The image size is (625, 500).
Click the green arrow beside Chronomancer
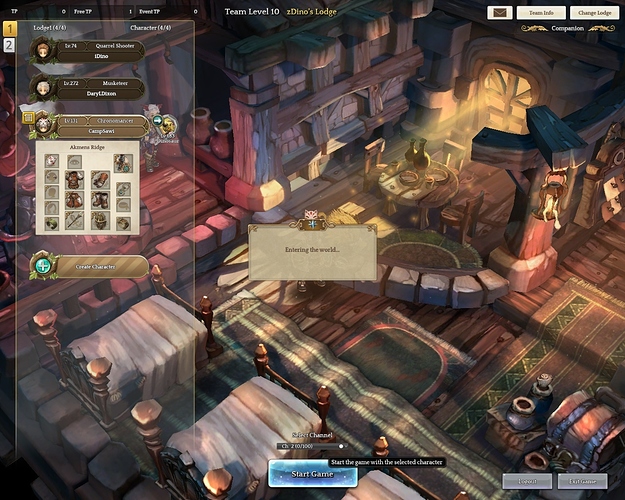point(157,120)
